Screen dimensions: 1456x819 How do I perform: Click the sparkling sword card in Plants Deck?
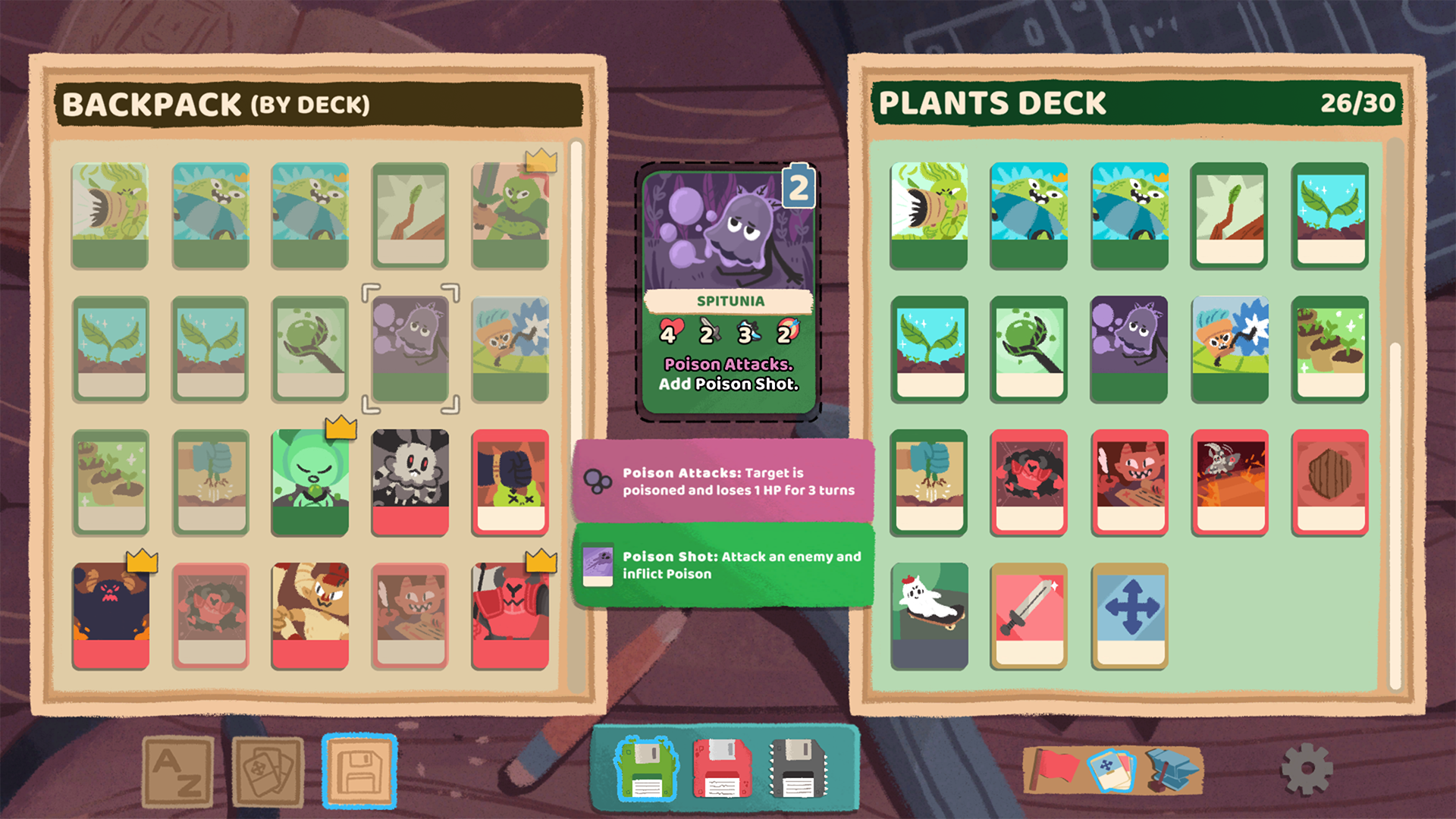coord(1029,614)
